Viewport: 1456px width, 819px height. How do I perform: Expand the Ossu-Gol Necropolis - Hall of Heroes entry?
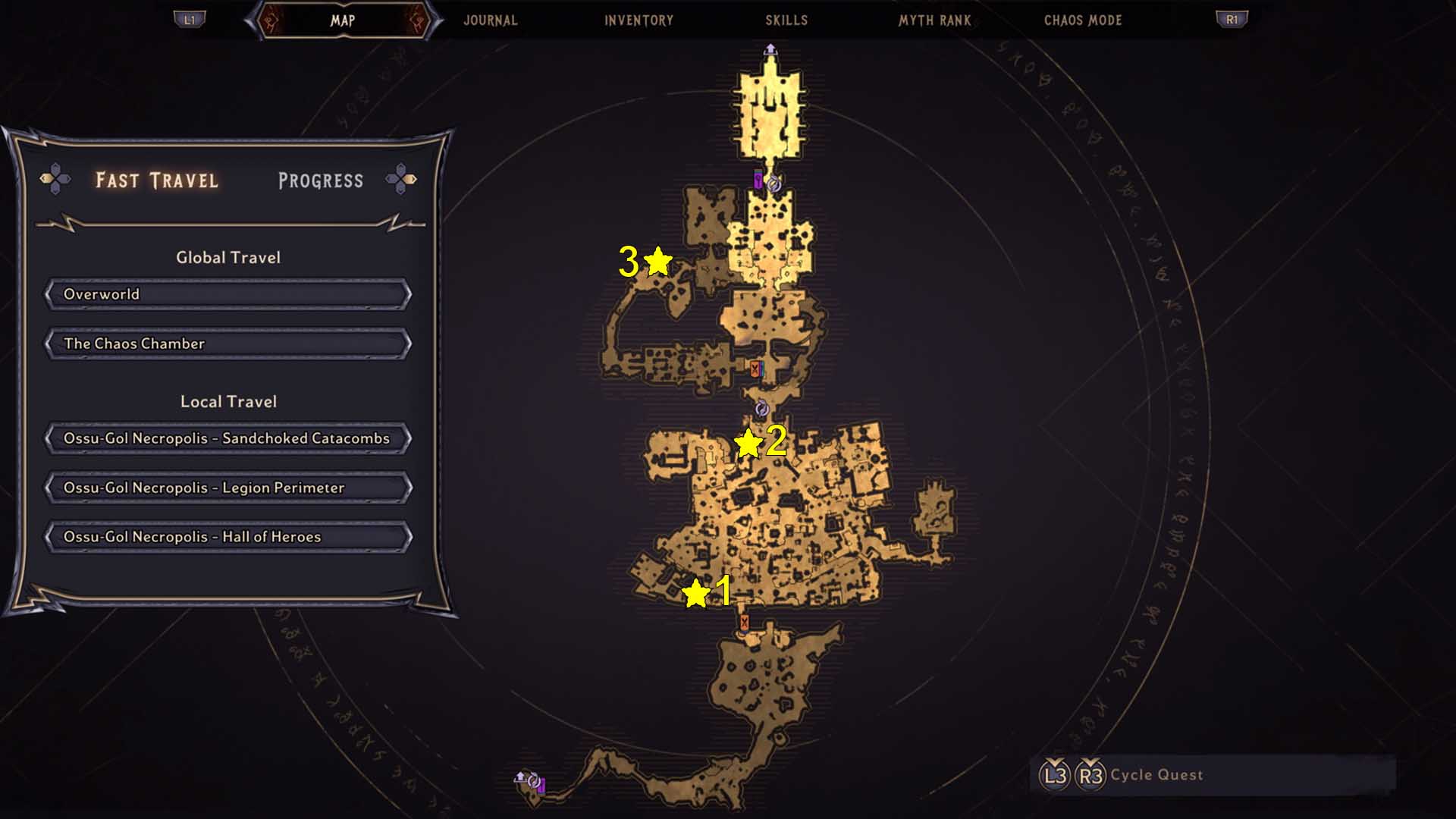pos(226,537)
